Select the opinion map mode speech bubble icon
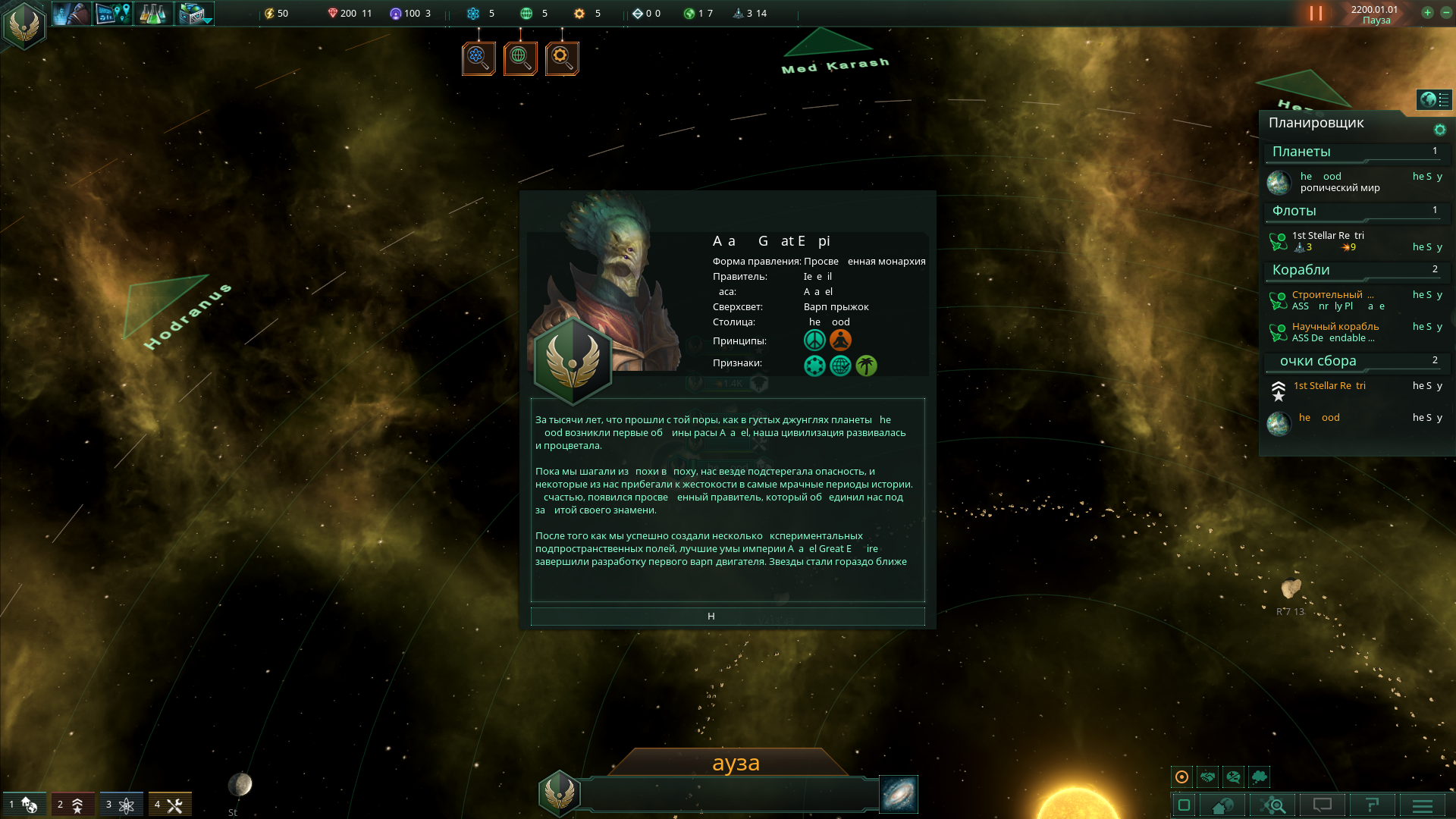The height and width of the screenshot is (819, 1456). click(x=1233, y=777)
